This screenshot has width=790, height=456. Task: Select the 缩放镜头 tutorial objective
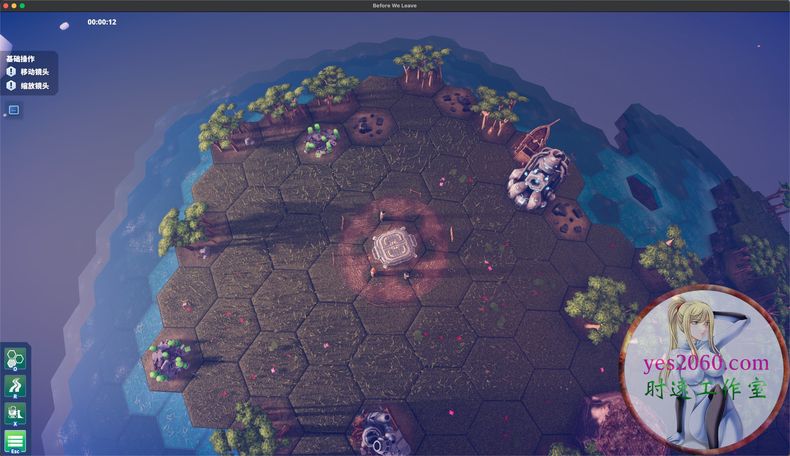(34, 86)
